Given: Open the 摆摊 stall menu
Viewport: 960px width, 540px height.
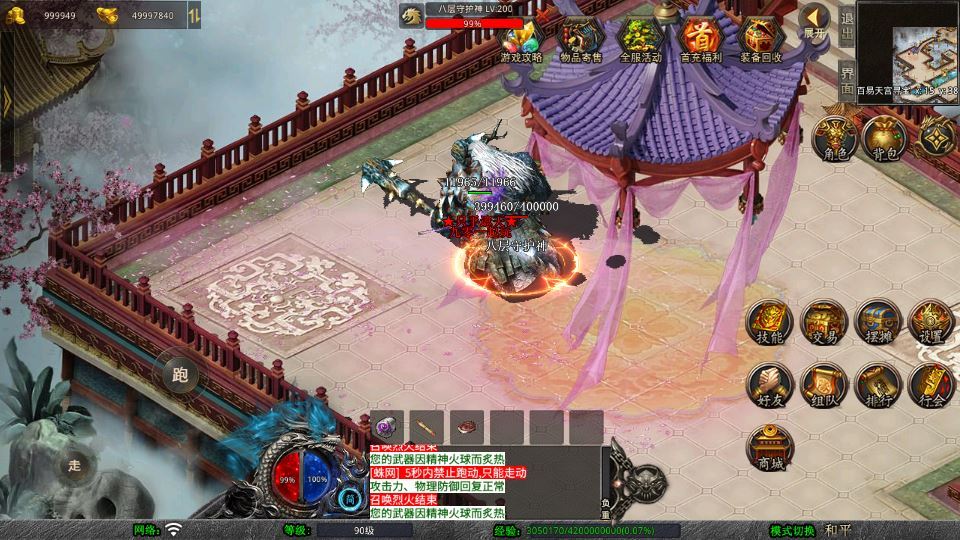Looking at the screenshot, I should (x=878, y=323).
